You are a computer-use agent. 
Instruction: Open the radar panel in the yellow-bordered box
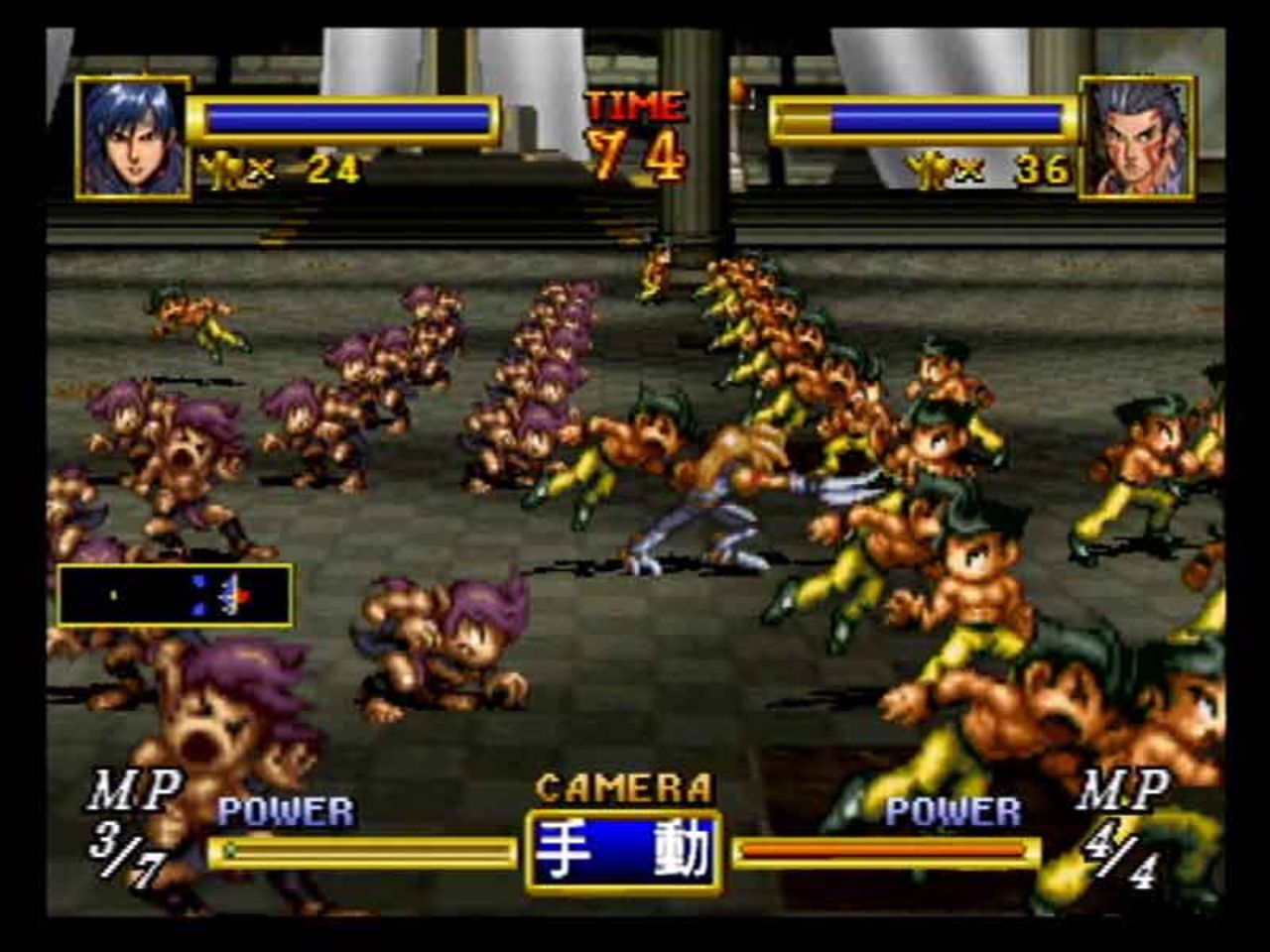176,593
